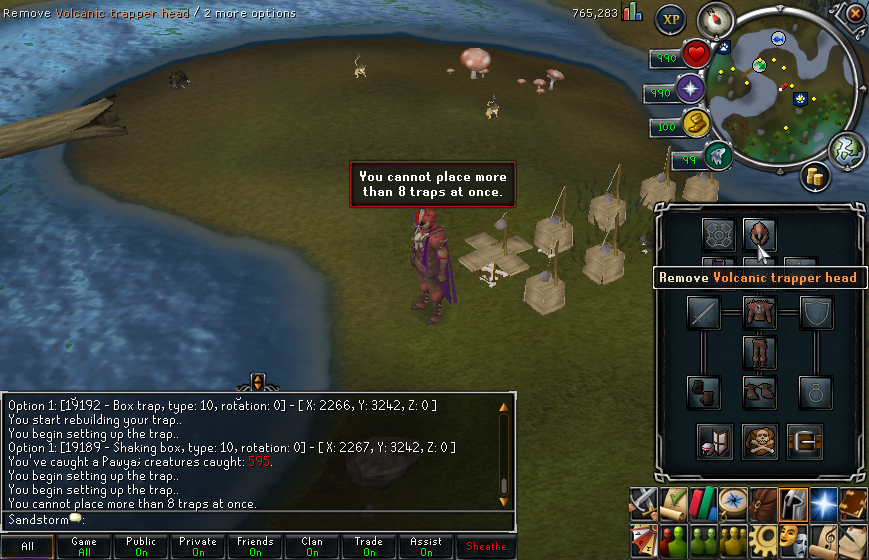Click the red Sheathe button

pyautogui.click(x=487, y=547)
